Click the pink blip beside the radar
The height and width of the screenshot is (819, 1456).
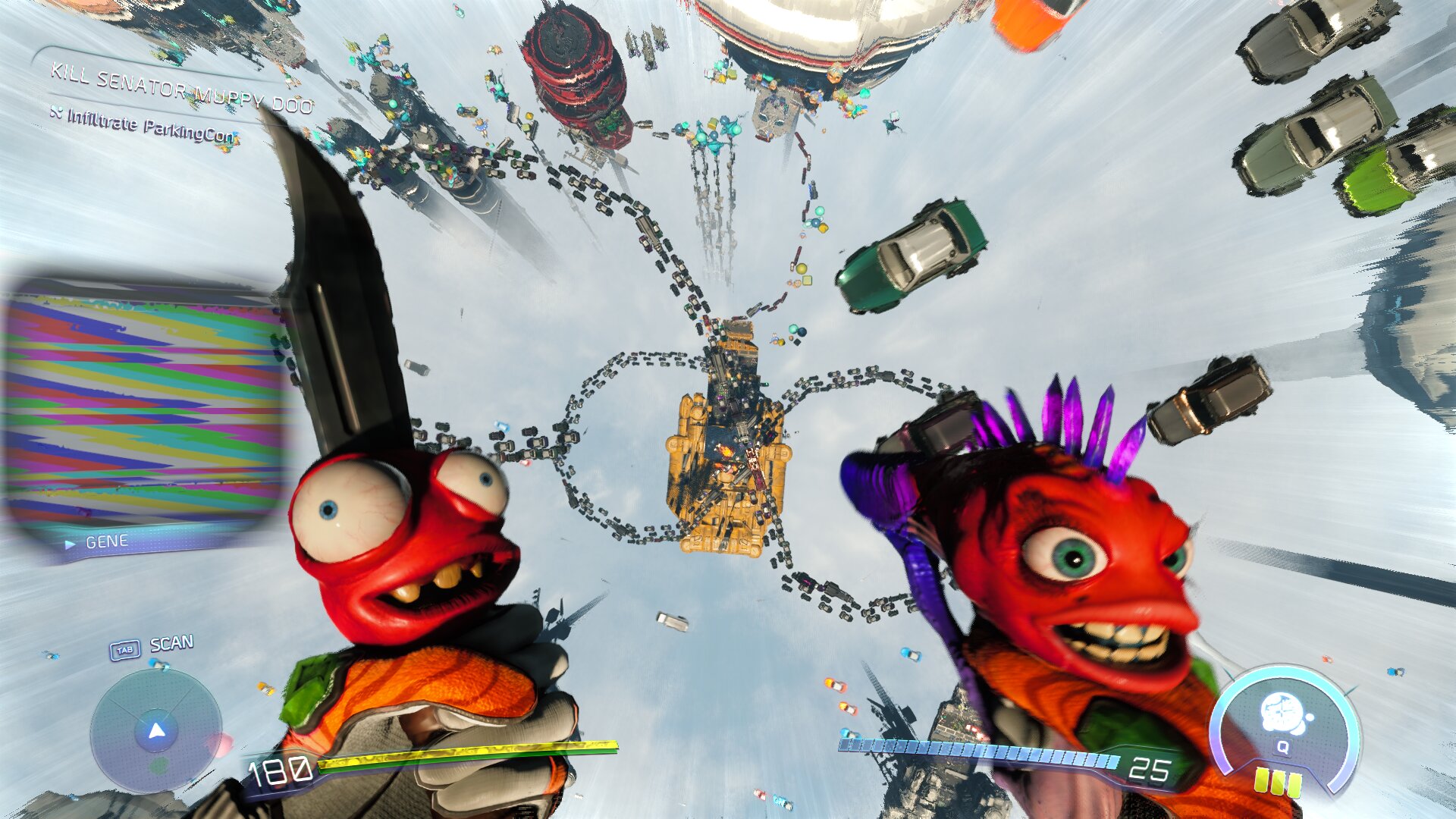click(x=224, y=741)
